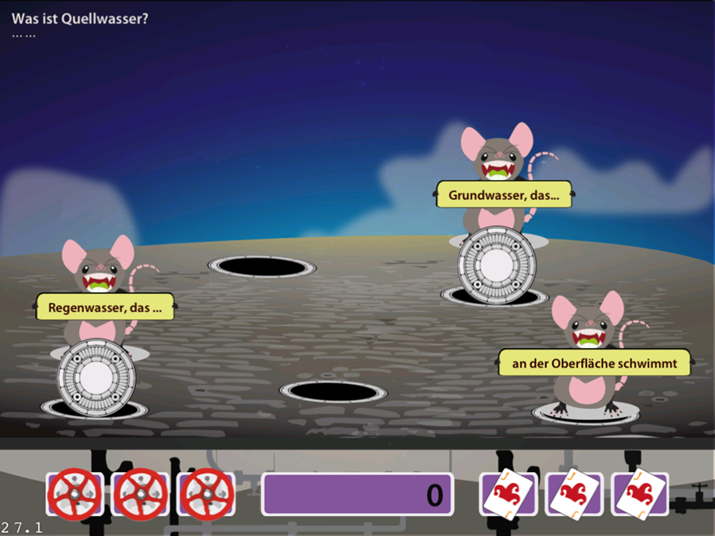Choose the answer "Grundwasser, das..."
This screenshot has width=715, height=536.
click(503, 195)
